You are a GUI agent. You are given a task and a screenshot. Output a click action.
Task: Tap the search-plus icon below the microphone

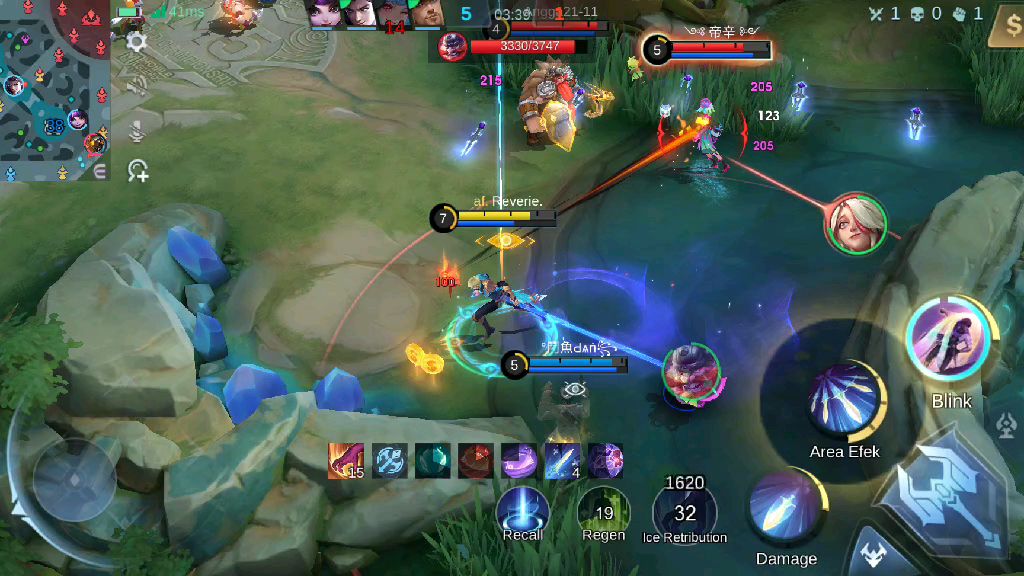[x=137, y=172]
